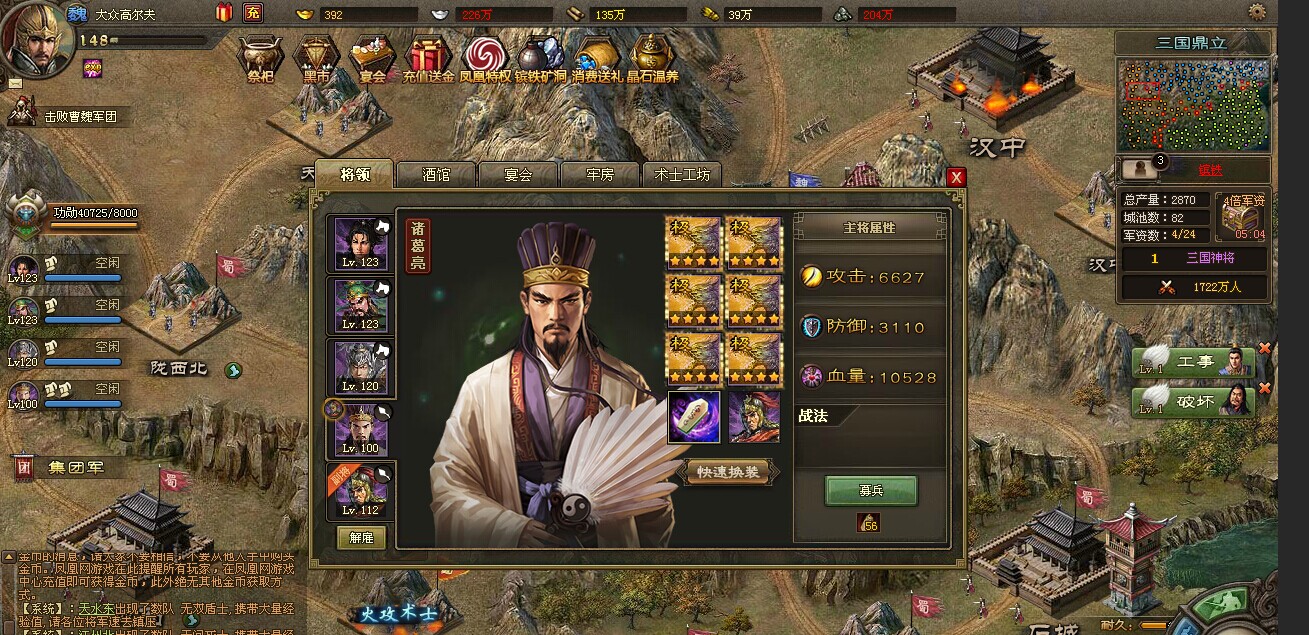Viewport: 1309px width, 635px height.
Task: Choose the Lv. 120 general portrait
Action: [x=361, y=368]
